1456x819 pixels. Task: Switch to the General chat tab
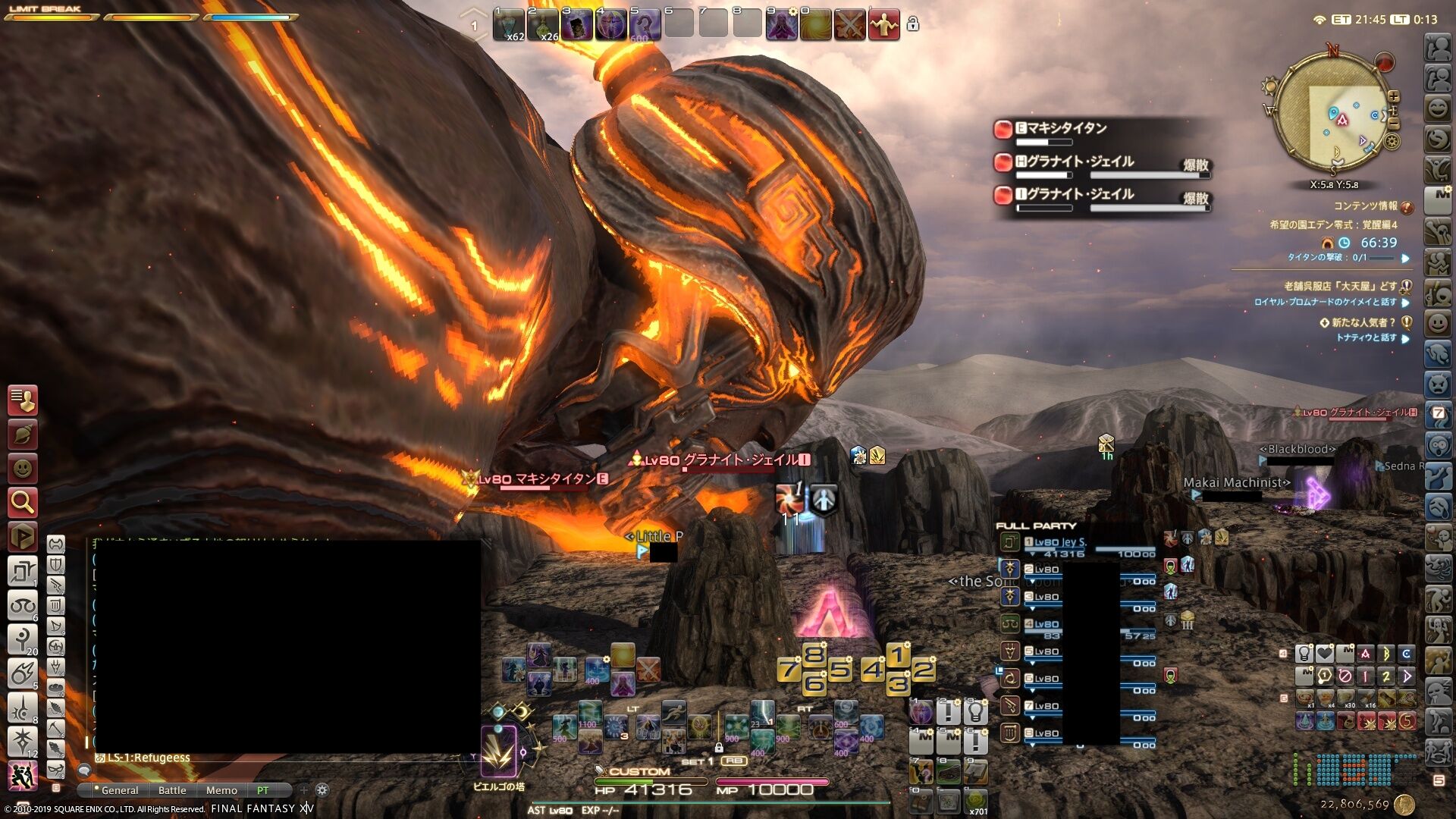pos(120,790)
